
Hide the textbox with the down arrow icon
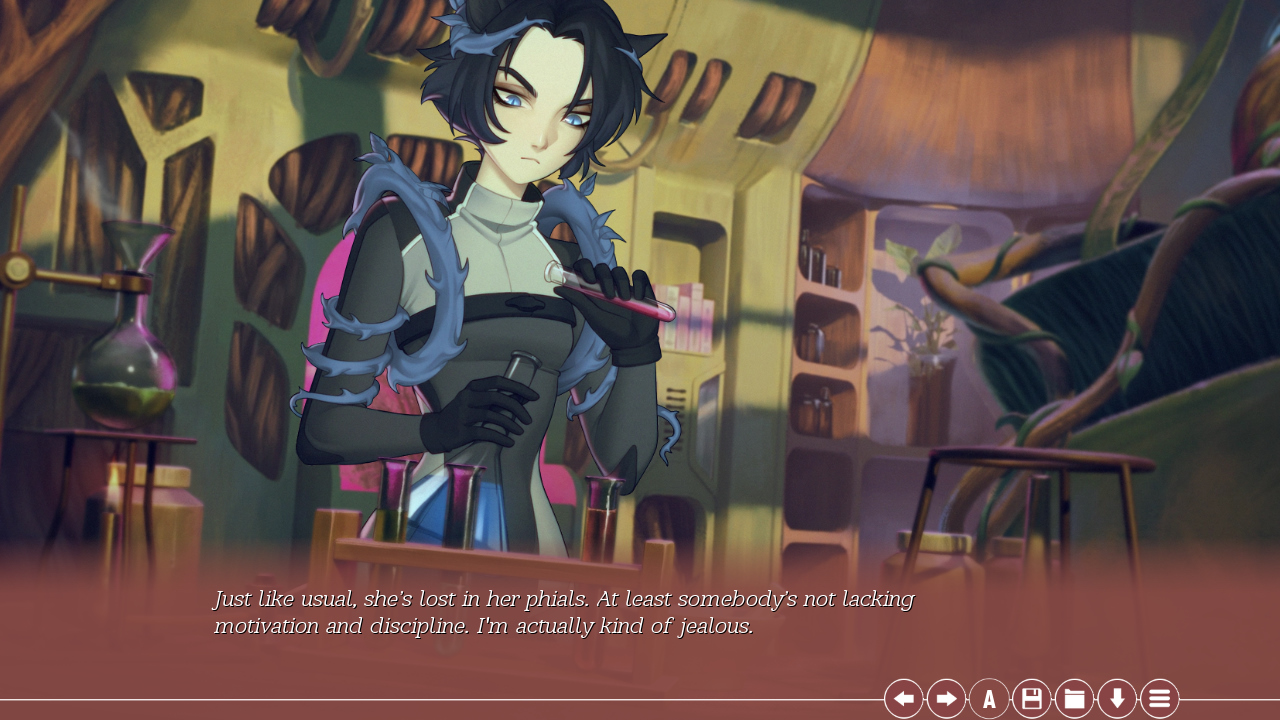1117,698
